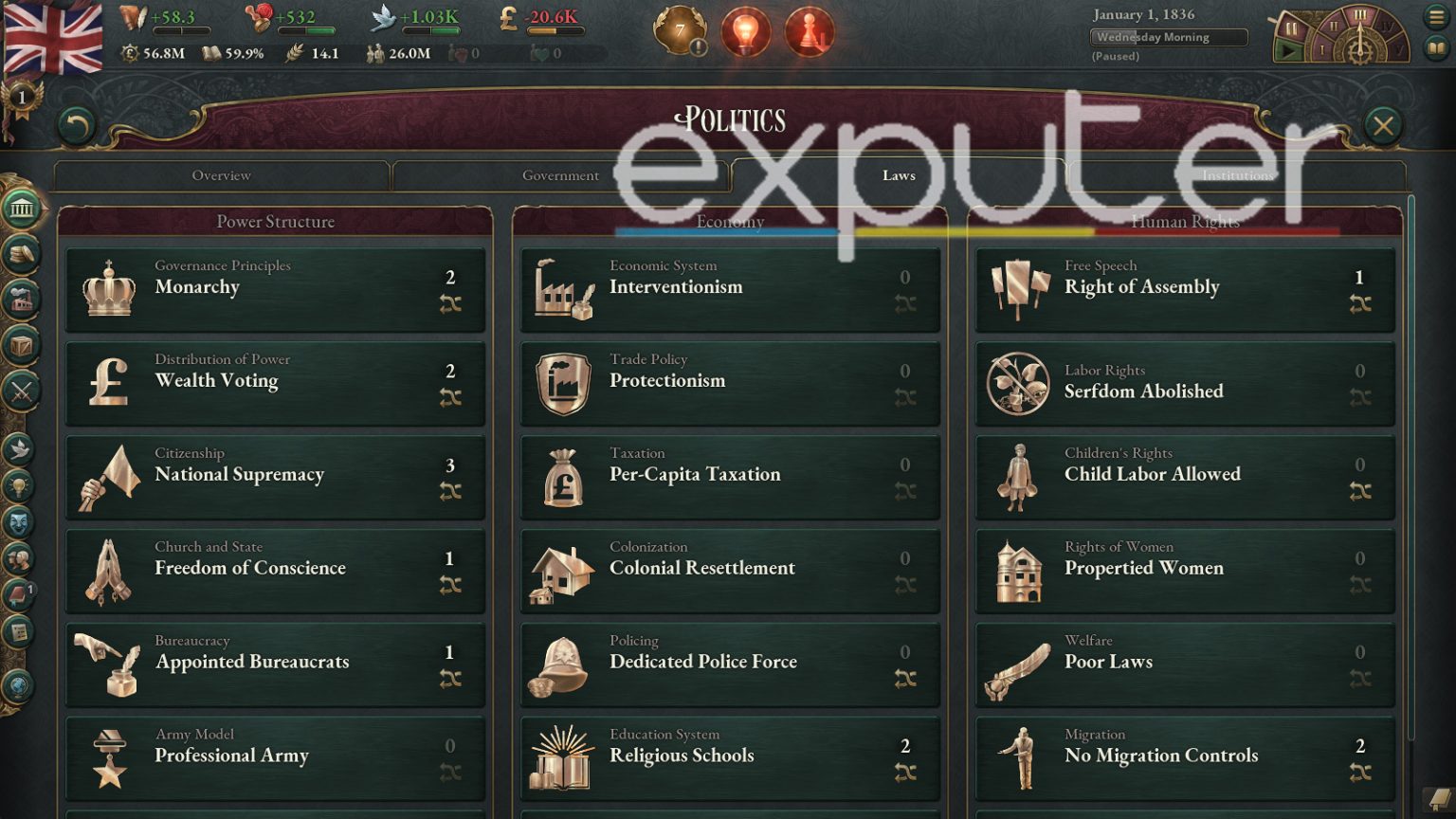Select the Overview tab
The image size is (1456, 819).
pos(221,175)
